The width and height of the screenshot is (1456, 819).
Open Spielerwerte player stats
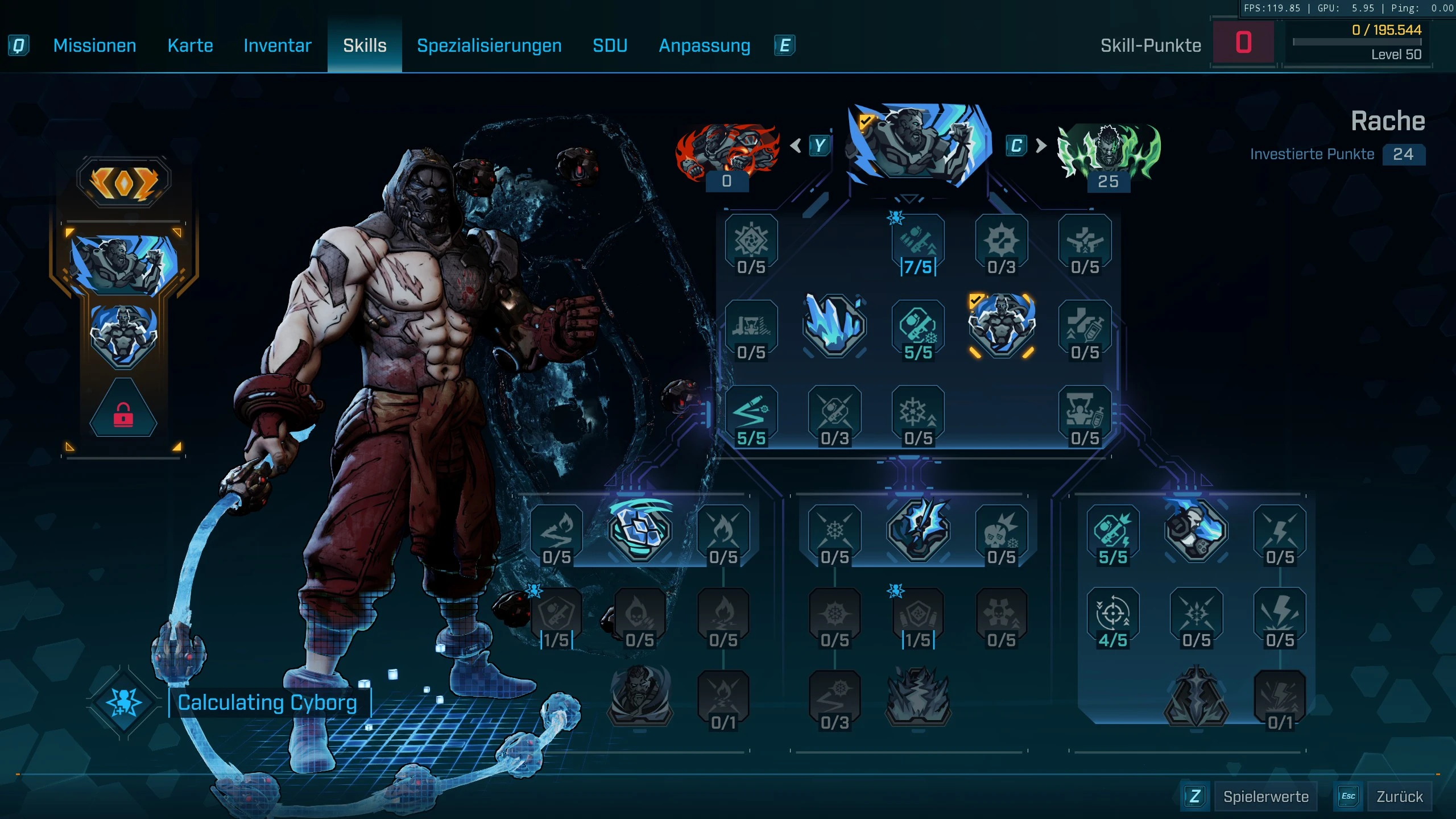(1265, 796)
